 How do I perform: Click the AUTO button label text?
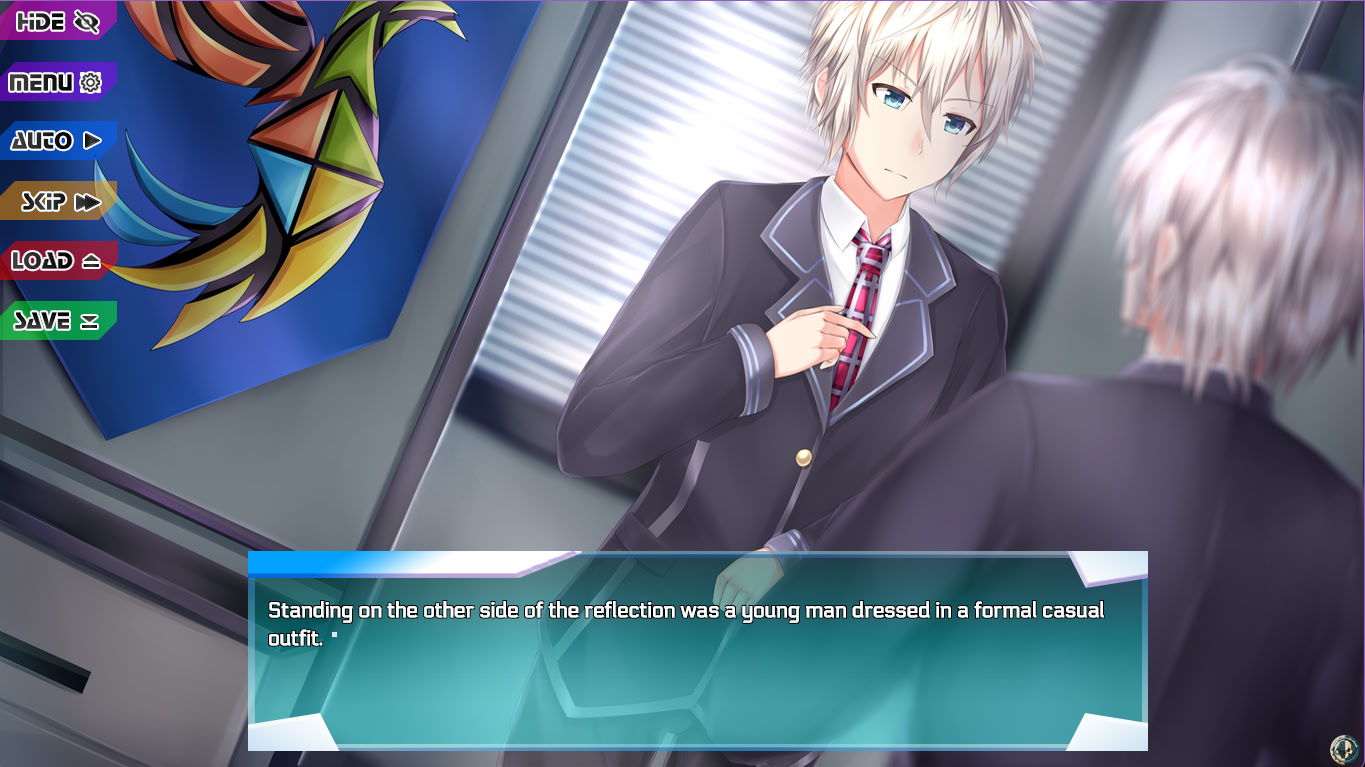point(40,141)
